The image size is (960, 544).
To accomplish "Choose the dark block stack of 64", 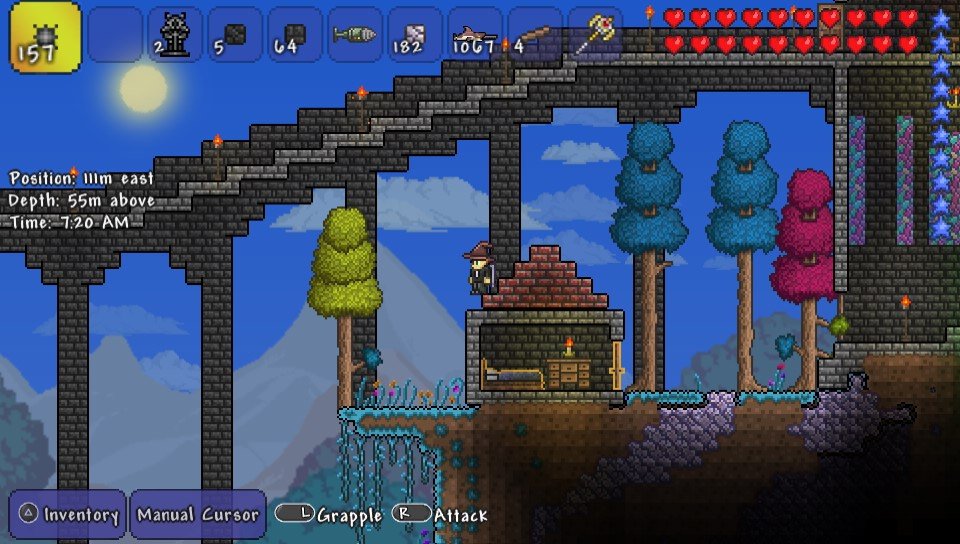I will pyautogui.click(x=295, y=35).
